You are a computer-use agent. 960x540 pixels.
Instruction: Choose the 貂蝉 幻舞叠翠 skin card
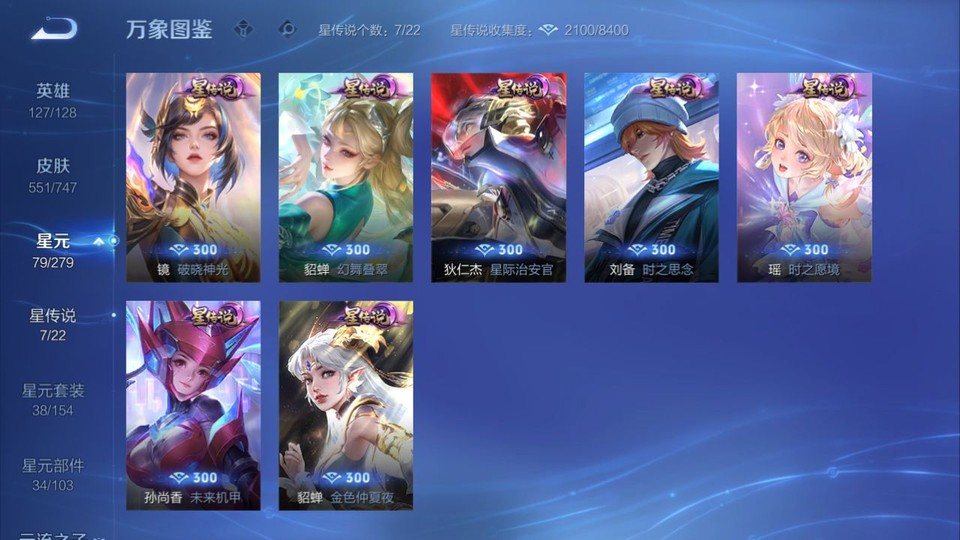pos(346,177)
